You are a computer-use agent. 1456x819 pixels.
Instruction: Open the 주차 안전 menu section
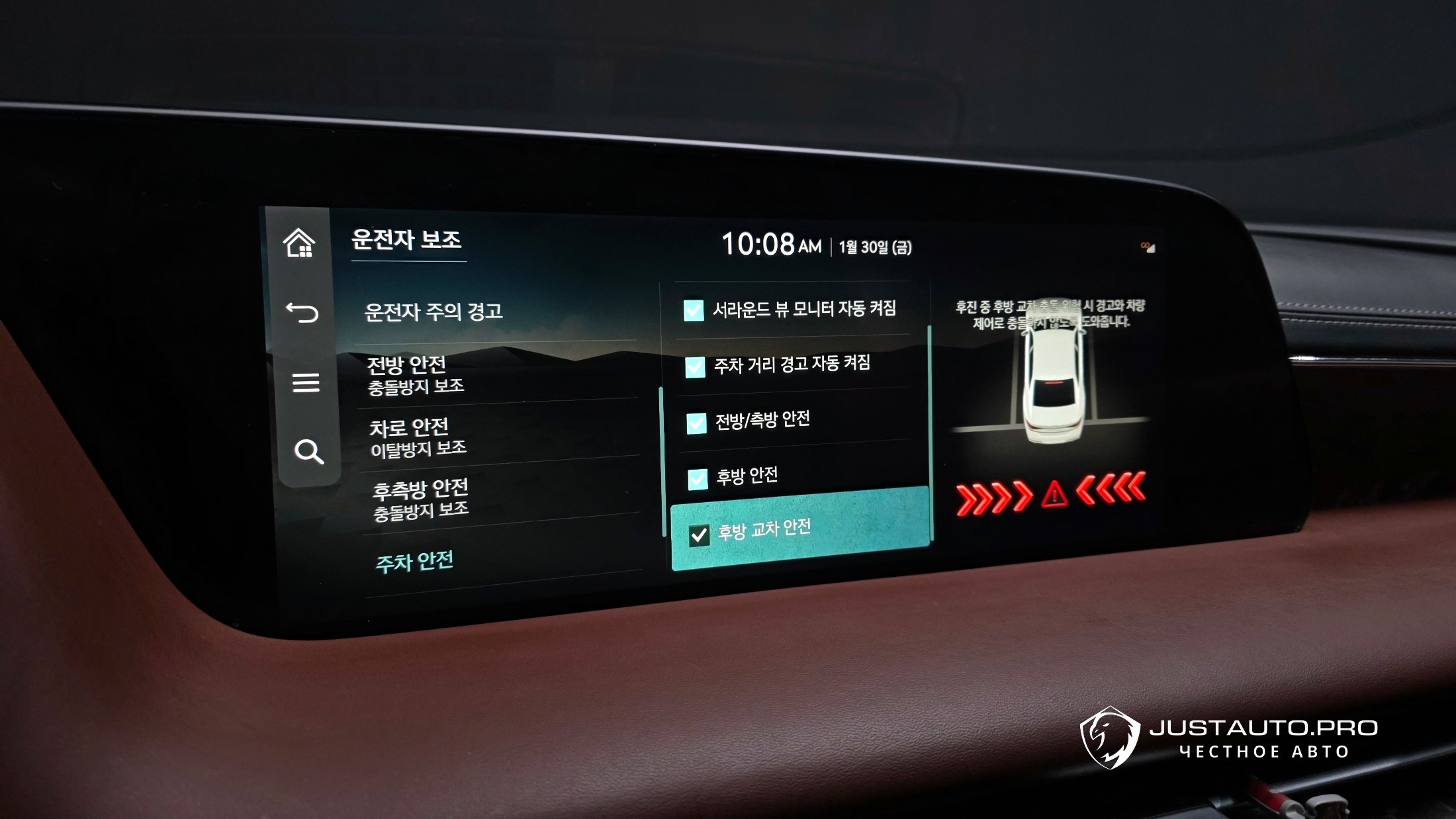pyautogui.click(x=415, y=562)
